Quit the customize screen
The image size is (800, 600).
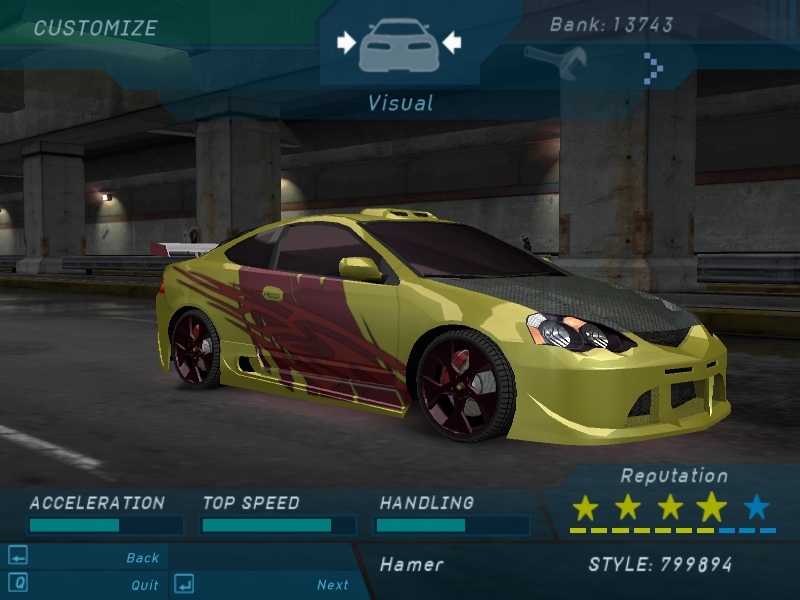(x=144, y=585)
